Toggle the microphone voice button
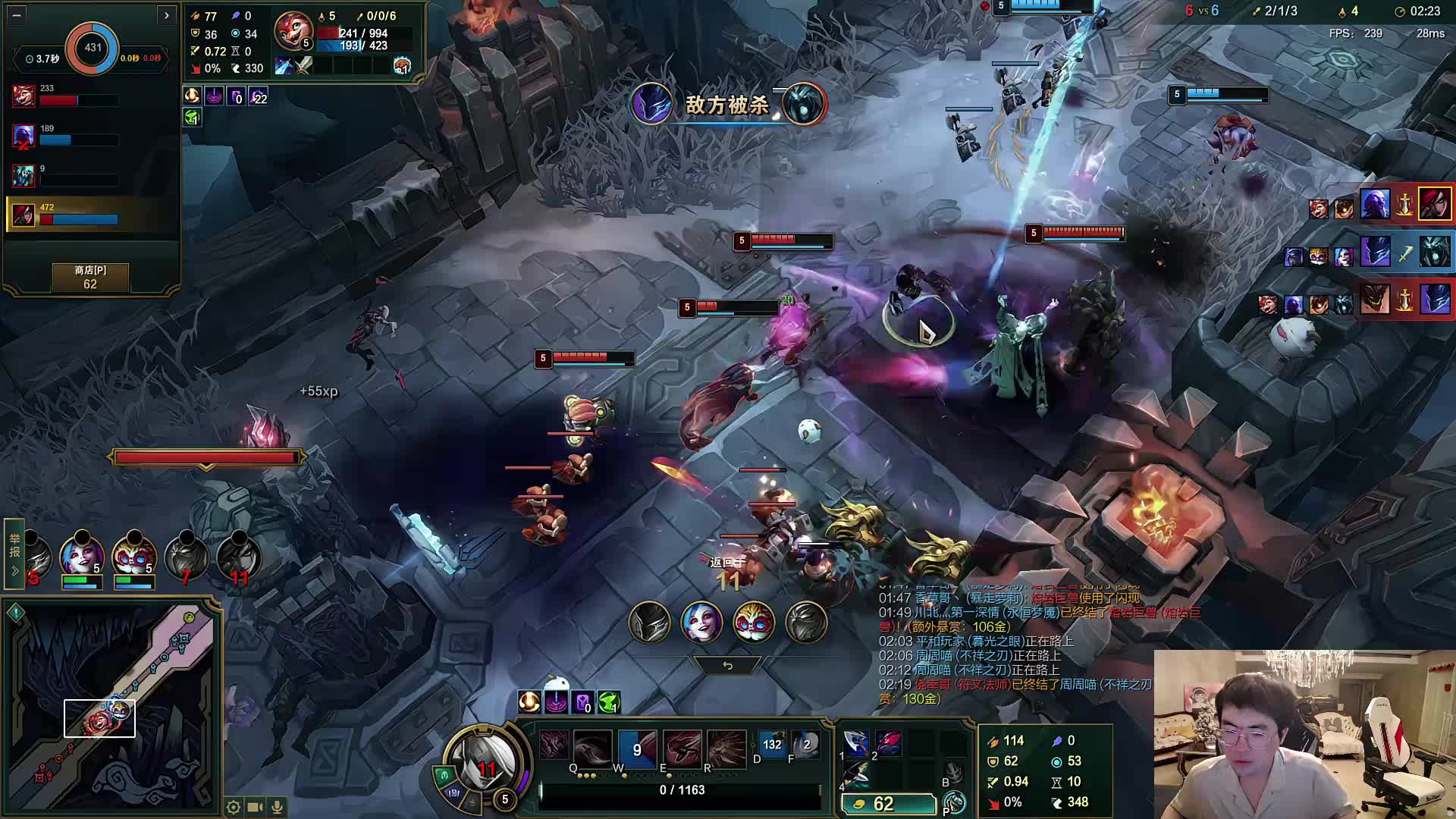The image size is (1456, 819). click(x=278, y=807)
